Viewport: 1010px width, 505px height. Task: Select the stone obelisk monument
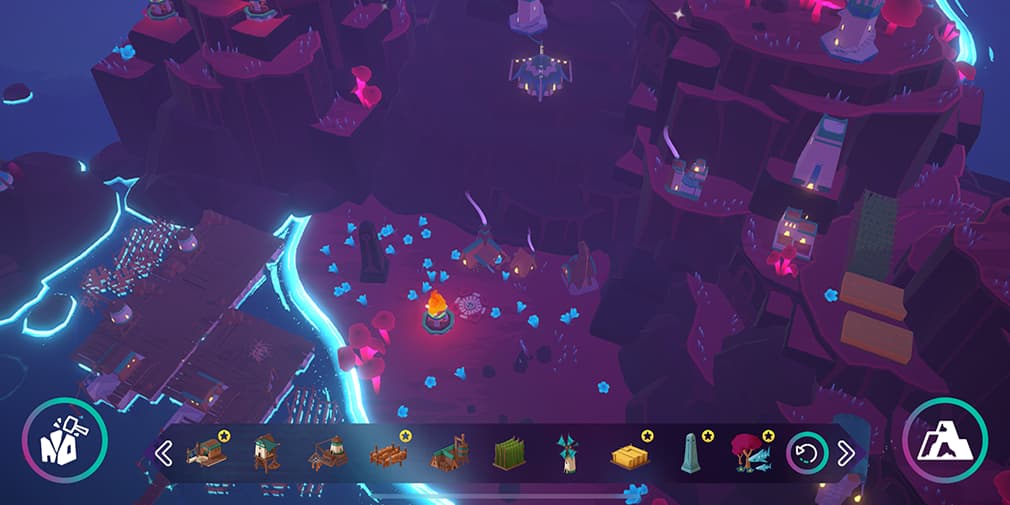tap(689, 453)
